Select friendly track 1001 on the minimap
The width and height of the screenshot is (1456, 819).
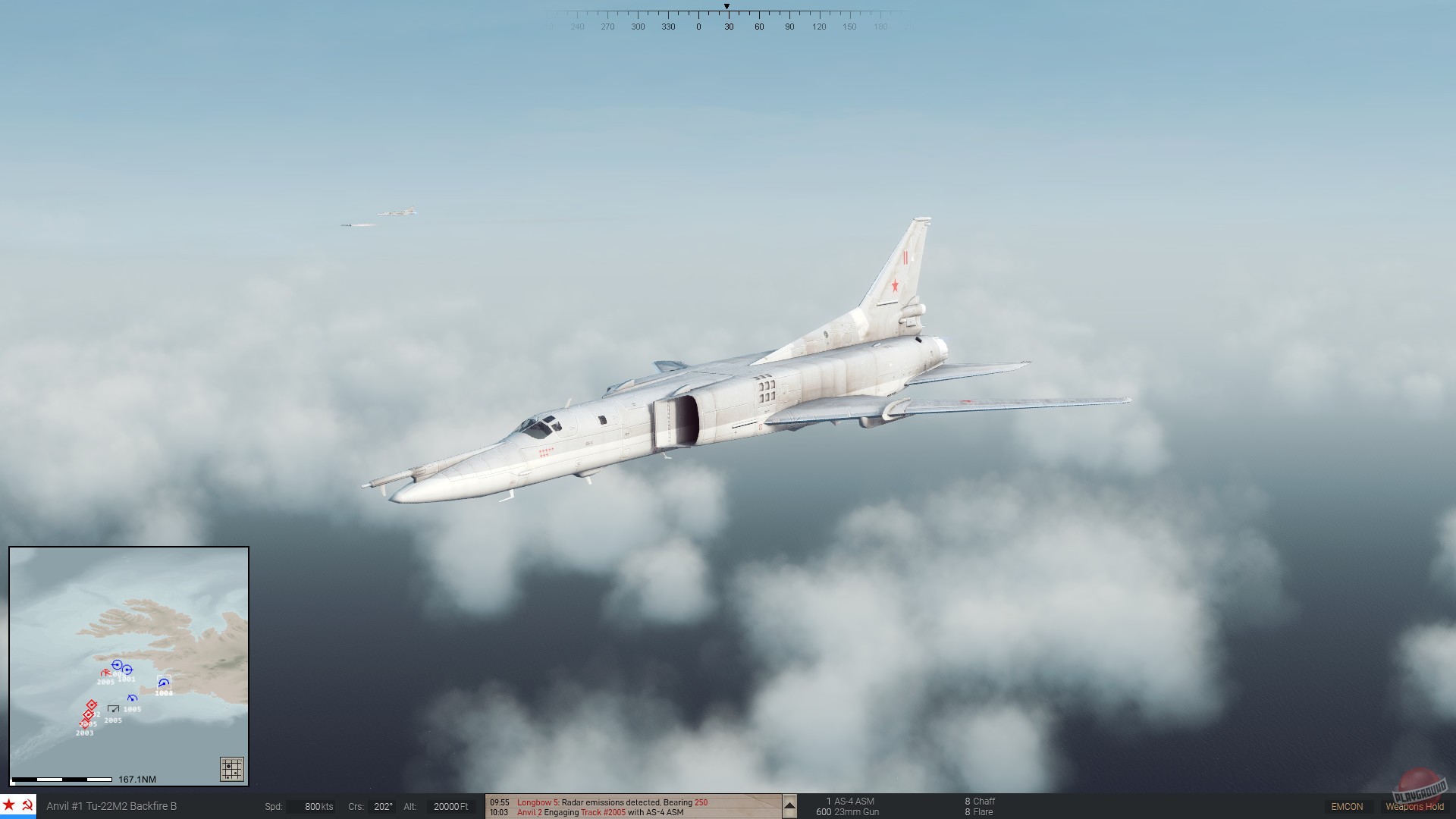127,669
